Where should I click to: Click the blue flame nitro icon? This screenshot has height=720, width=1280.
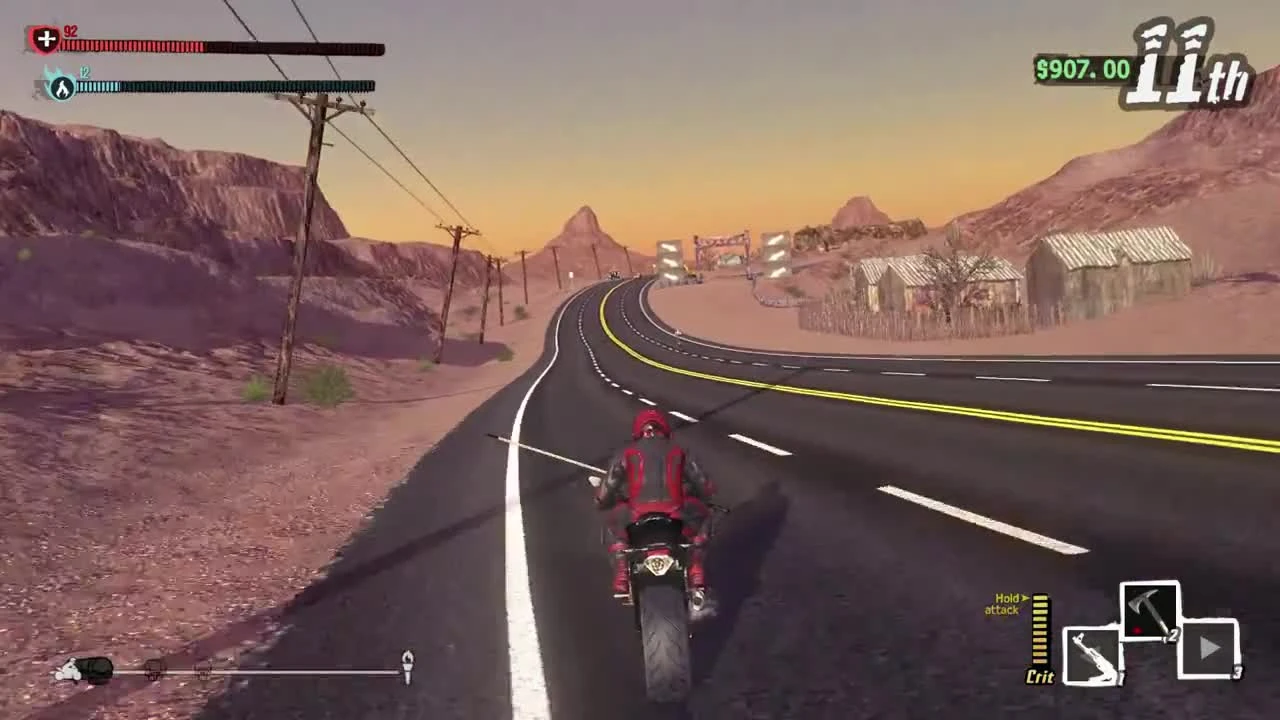(x=62, y=86)
